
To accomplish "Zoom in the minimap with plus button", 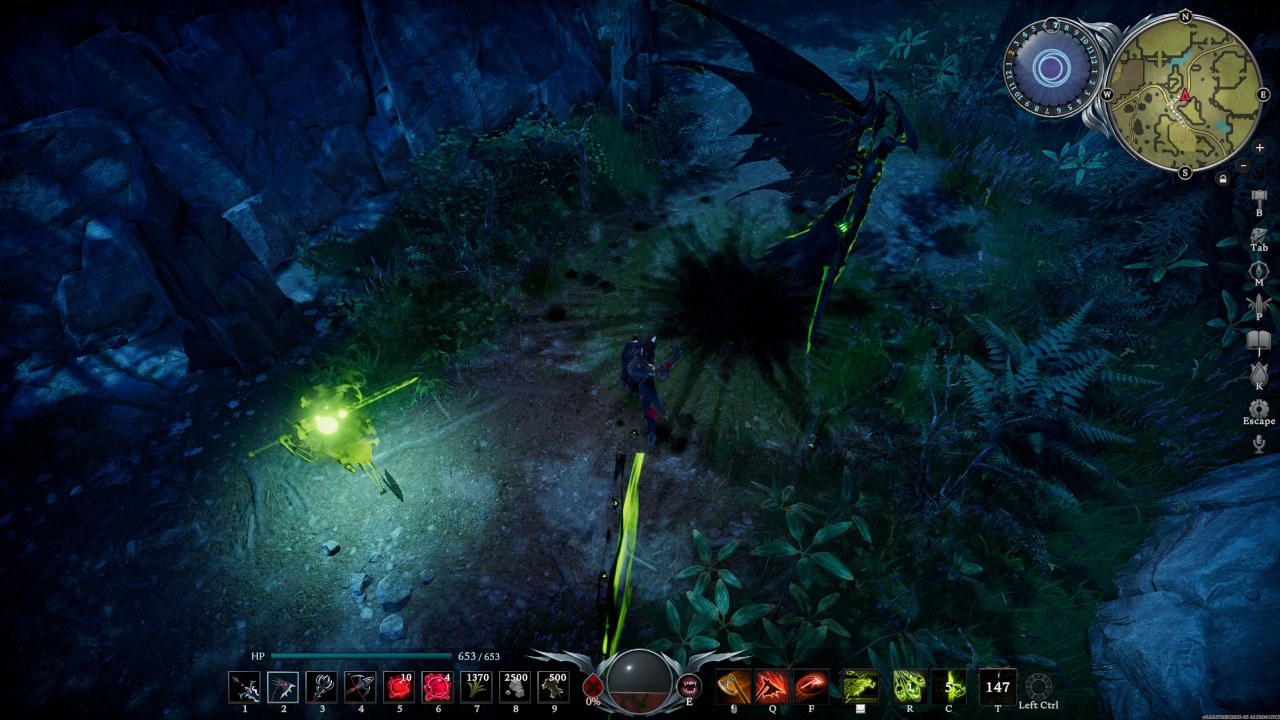I will pyautogui.click(x=1259, y=148).
